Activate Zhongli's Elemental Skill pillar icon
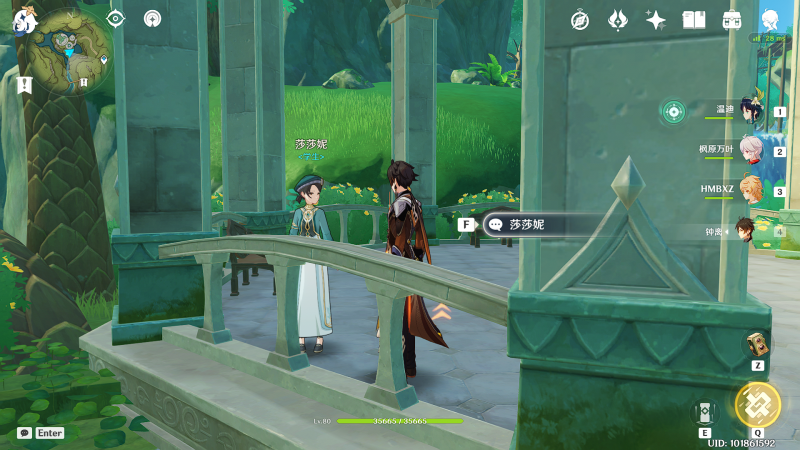Image resolution: width=800 pixels, height=450 pixels. (705, 413)
